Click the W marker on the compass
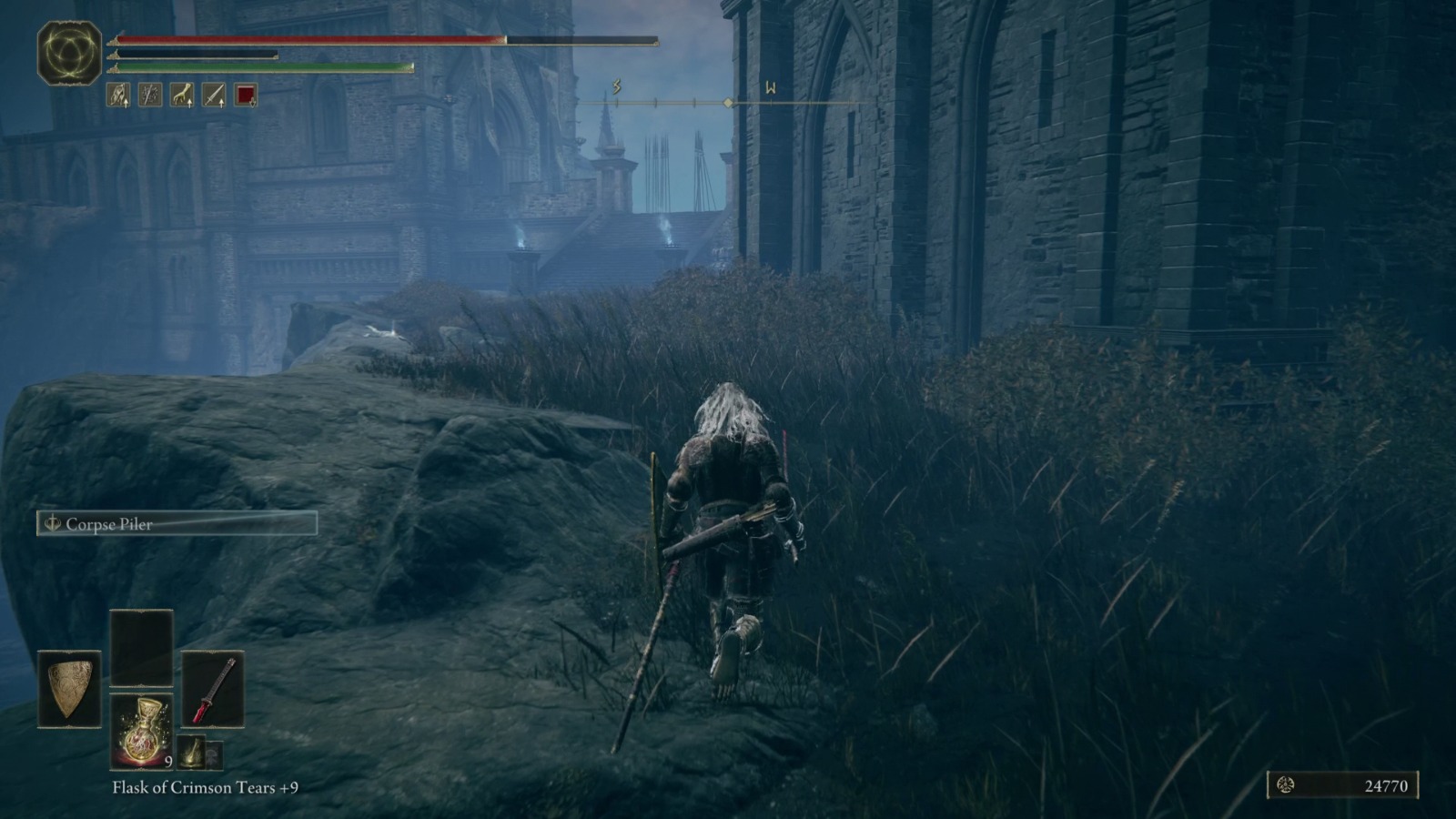 coord(770,88)
